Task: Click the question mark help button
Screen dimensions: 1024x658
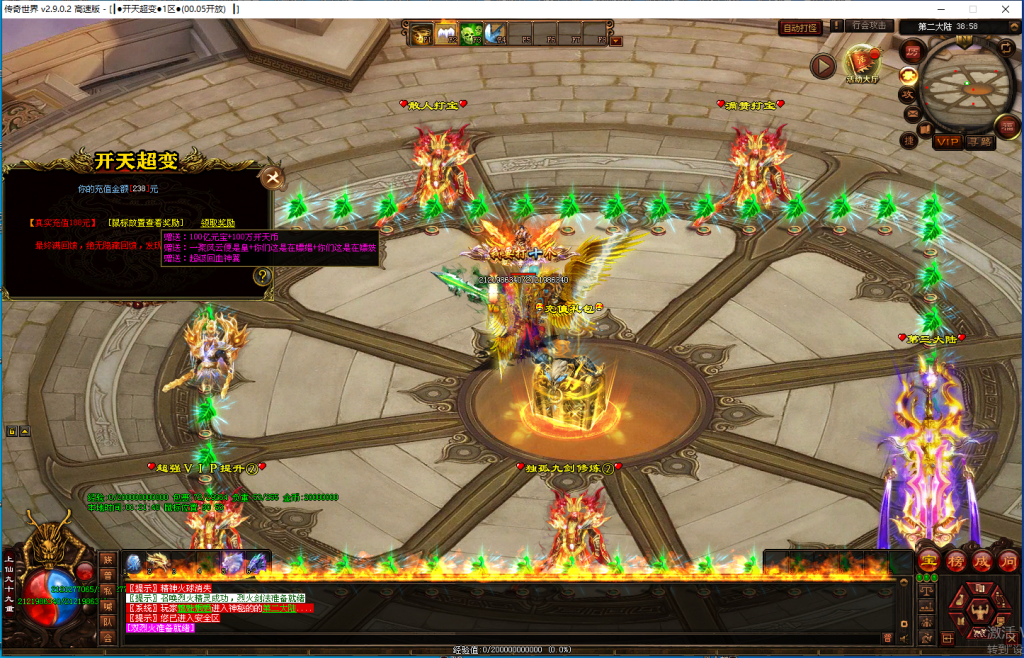Action: click(x=262, y=276)
